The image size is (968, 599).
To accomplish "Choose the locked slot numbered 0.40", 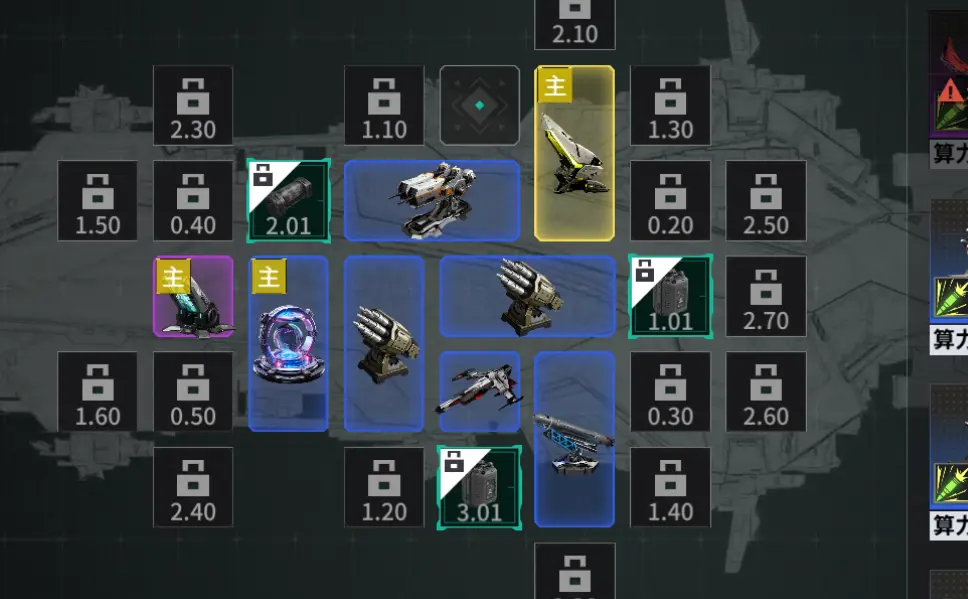I will click(x=193, y=200).
